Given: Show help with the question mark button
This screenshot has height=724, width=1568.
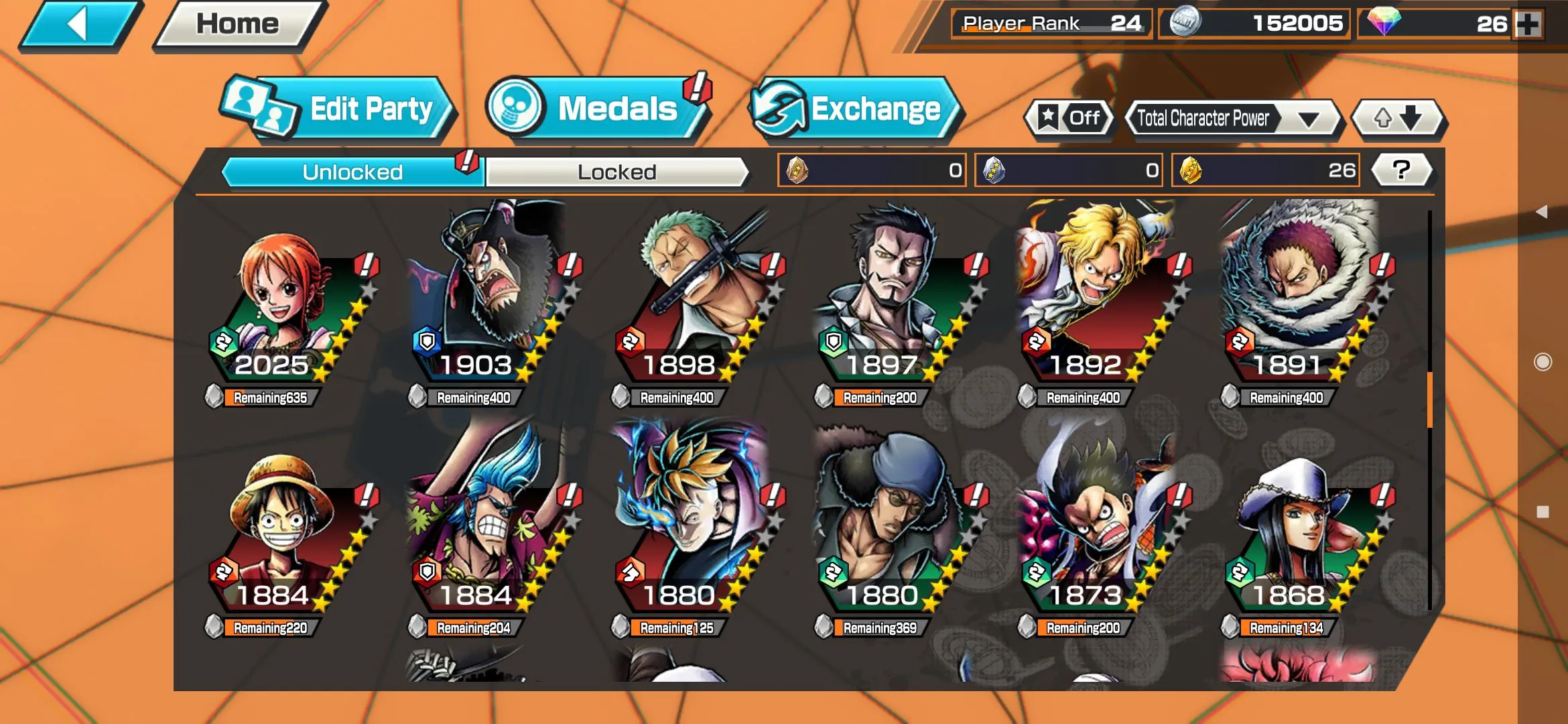Looking at the screenshot, I should [1401, 170].
